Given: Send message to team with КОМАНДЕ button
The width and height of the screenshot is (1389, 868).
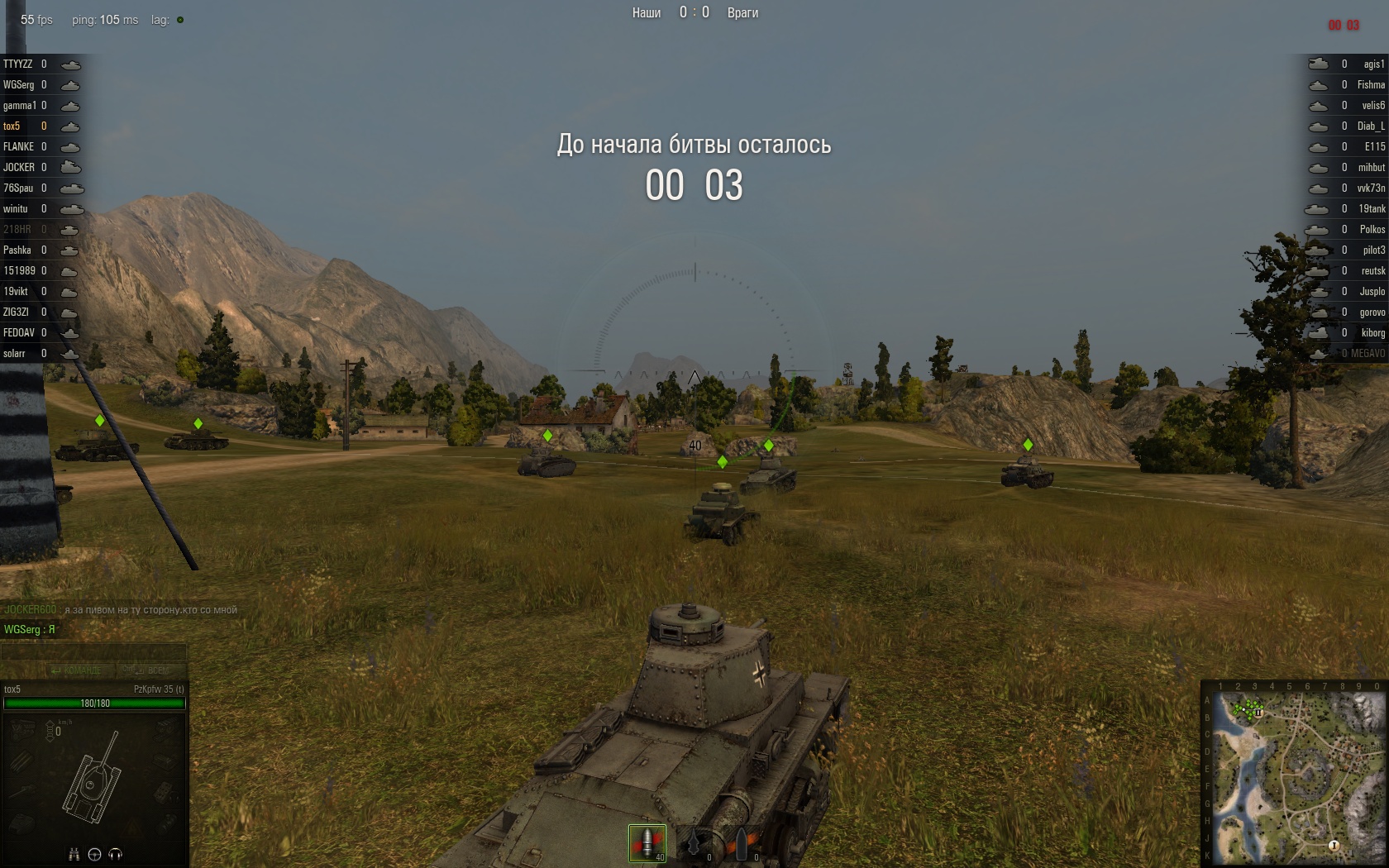Looking at the screenshot, I should tap(77, 670).
